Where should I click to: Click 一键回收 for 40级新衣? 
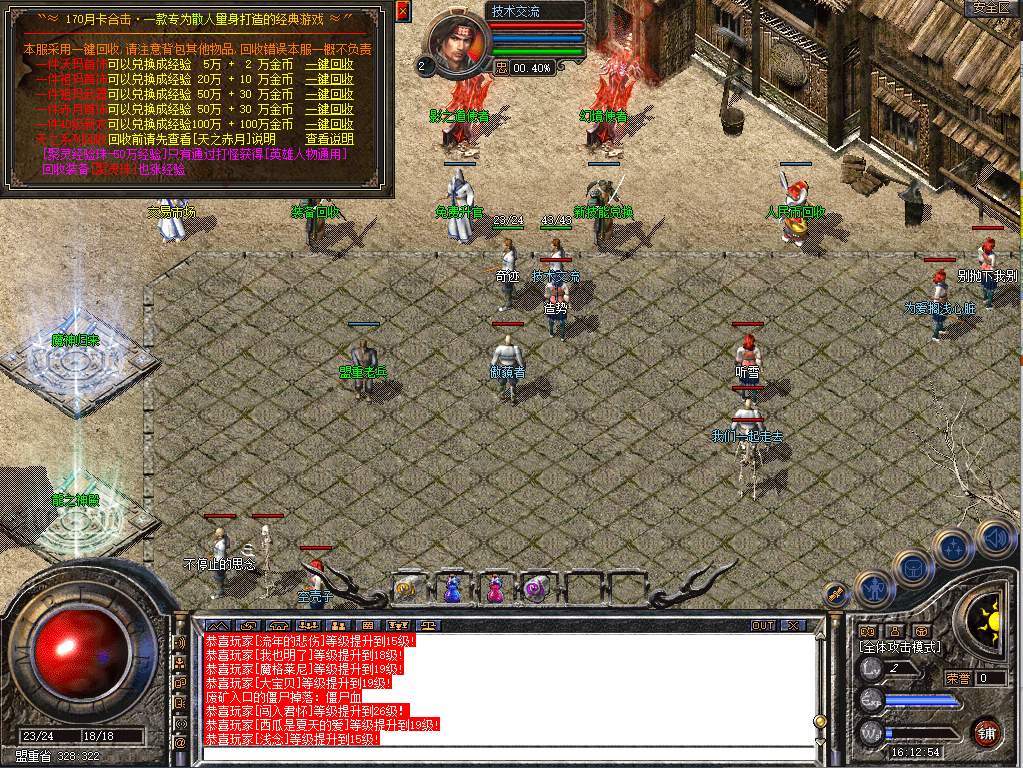(x=329, y=124)
